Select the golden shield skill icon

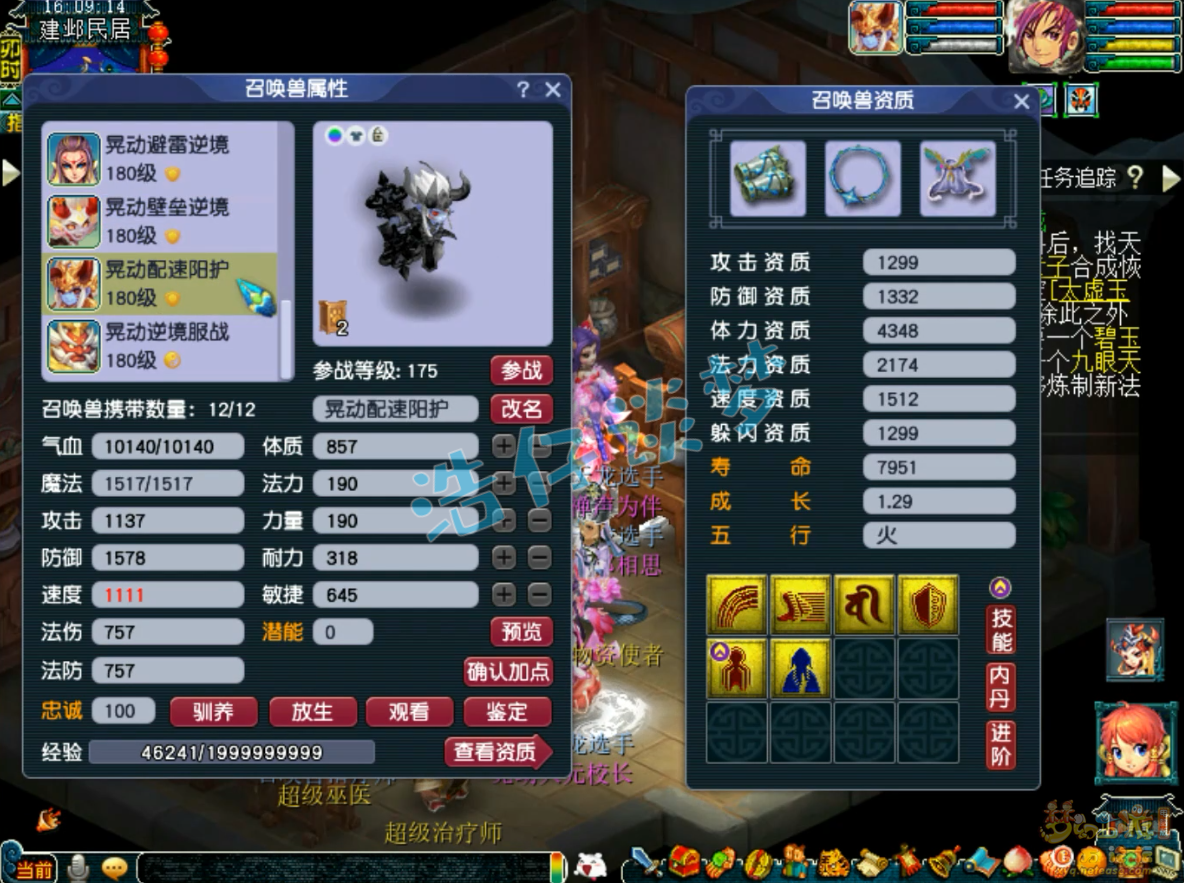coord(927,605)
